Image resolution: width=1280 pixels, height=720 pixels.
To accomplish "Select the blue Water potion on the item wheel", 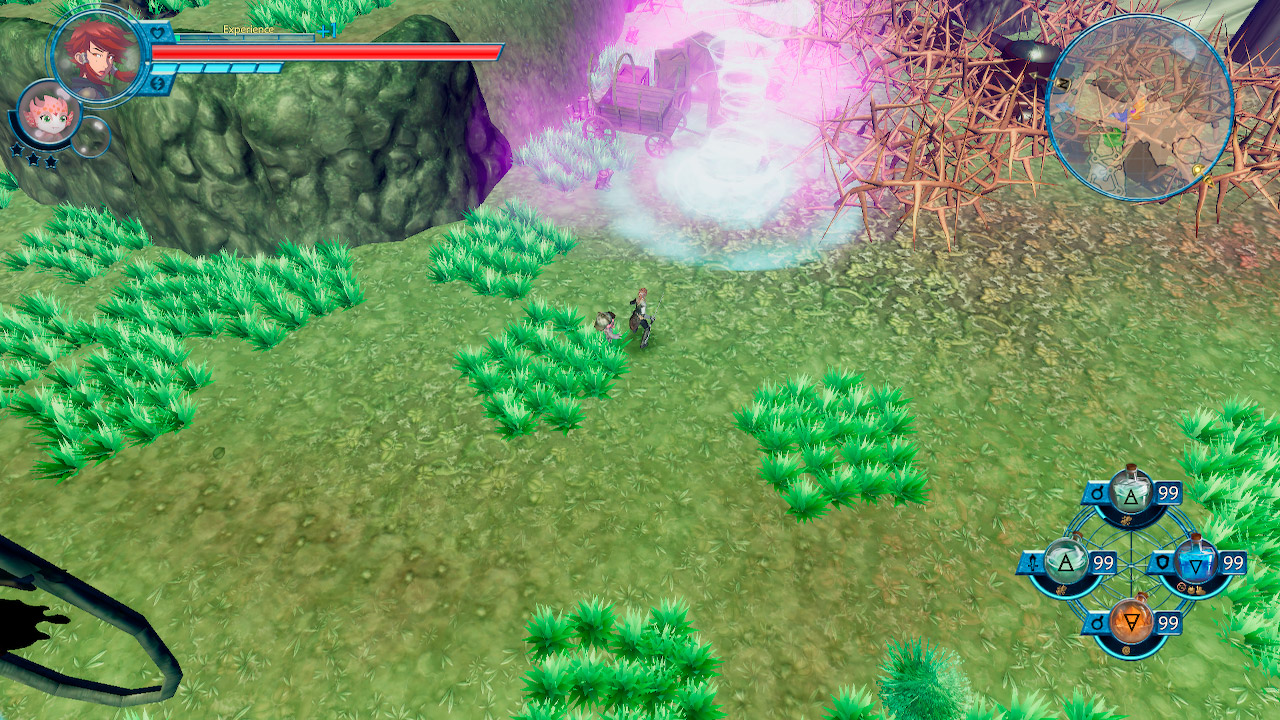I will click(1195, 562).
